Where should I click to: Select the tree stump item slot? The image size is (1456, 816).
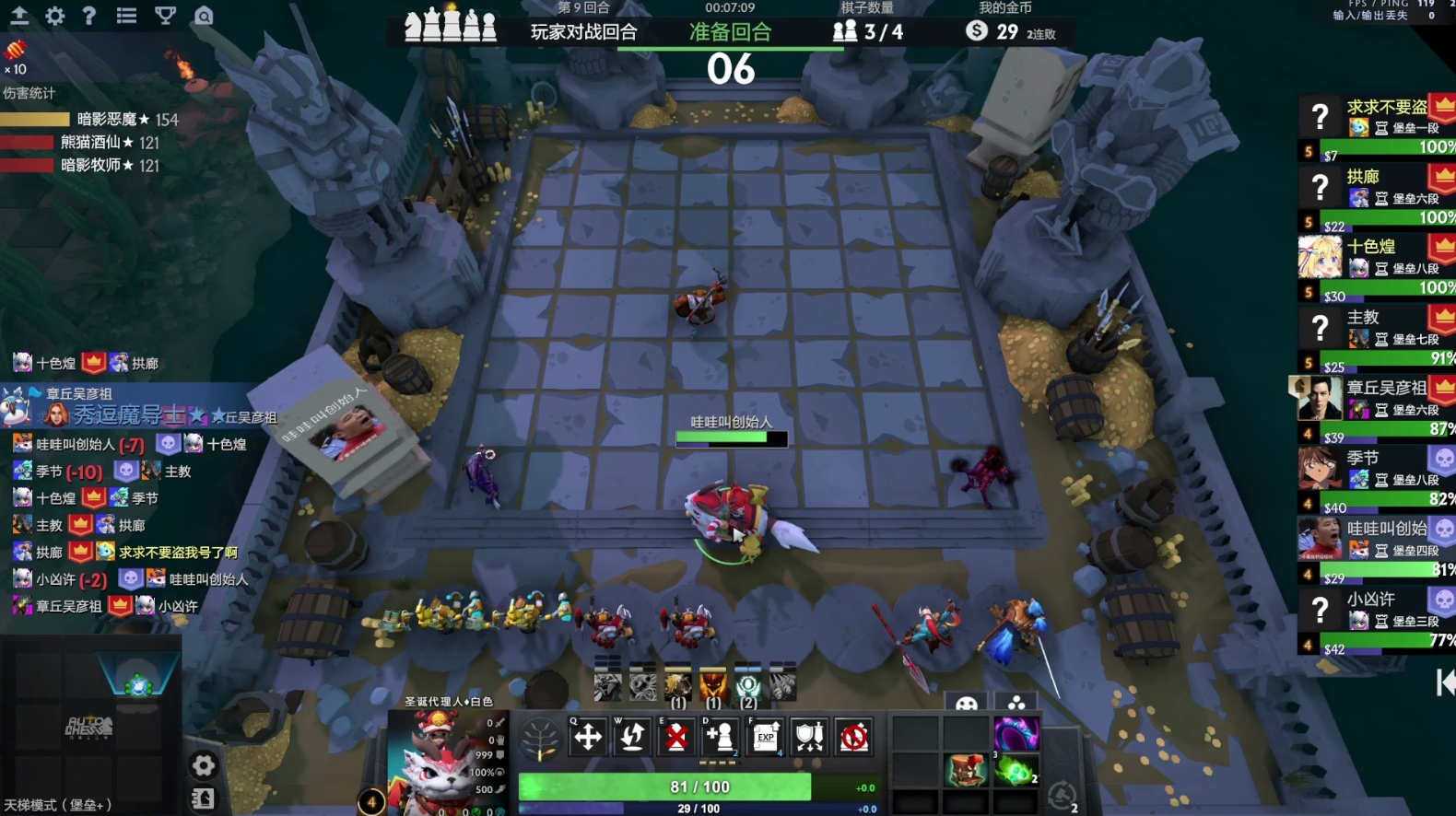coord(966,770)
